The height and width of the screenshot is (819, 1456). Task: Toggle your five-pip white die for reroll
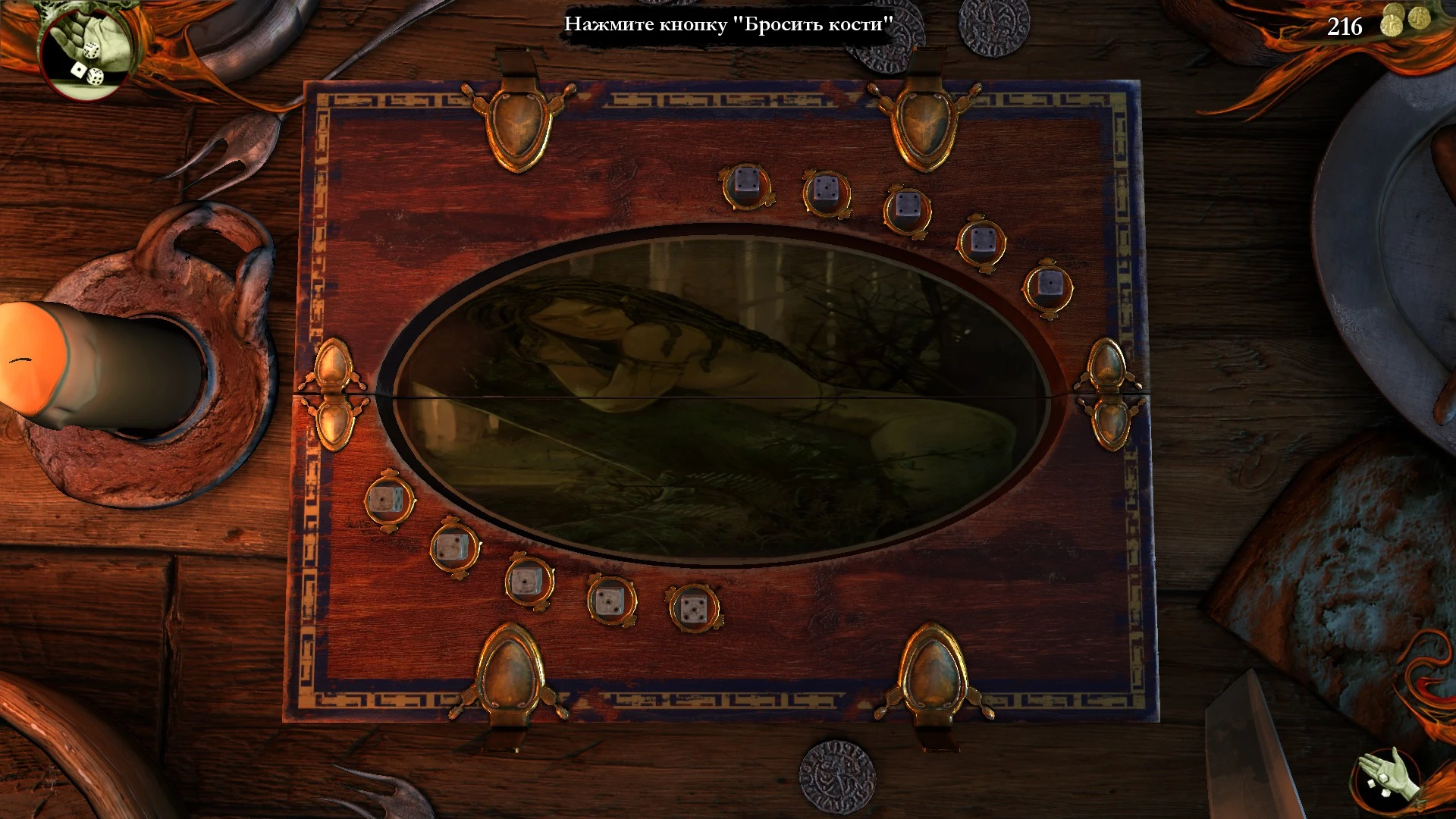tap(694, 607)
